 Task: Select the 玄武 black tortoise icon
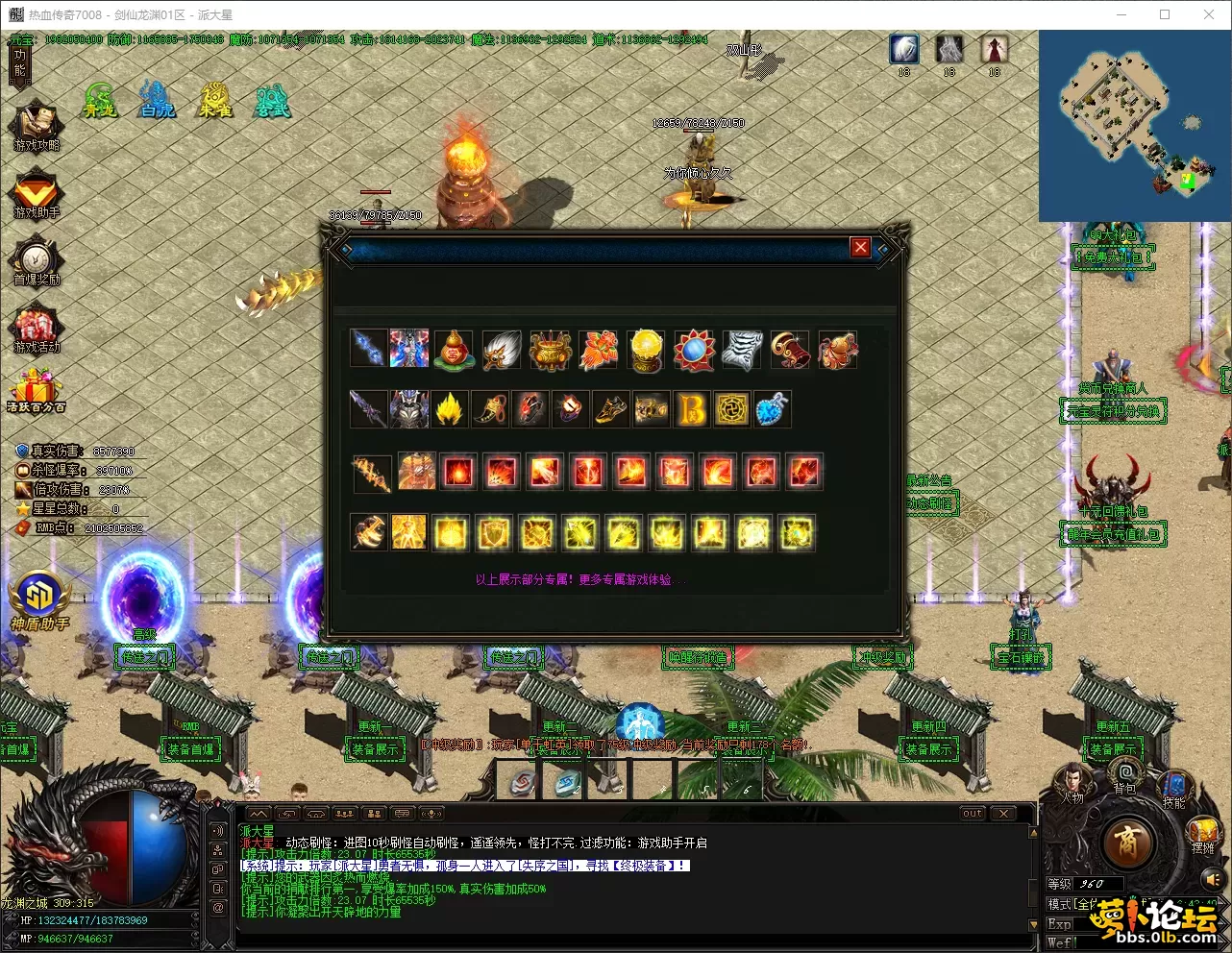tap(273, 99)
